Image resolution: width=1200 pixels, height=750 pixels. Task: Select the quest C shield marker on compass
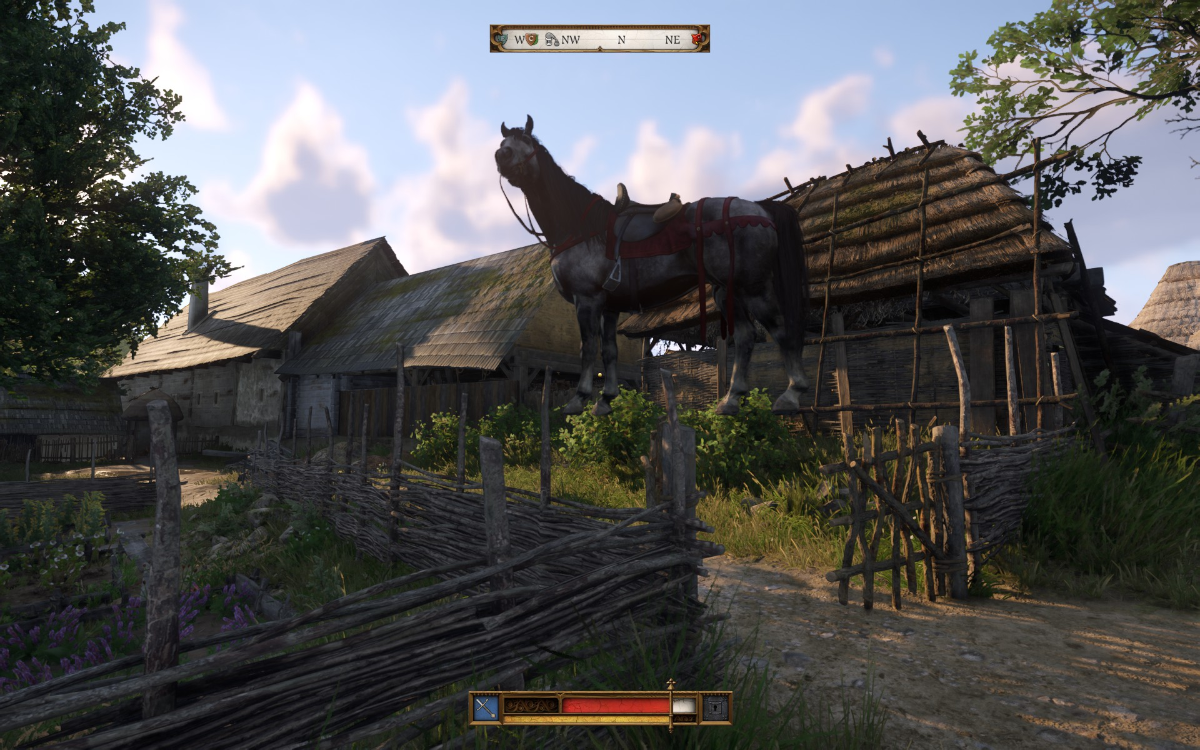click(x=531, y=39)
